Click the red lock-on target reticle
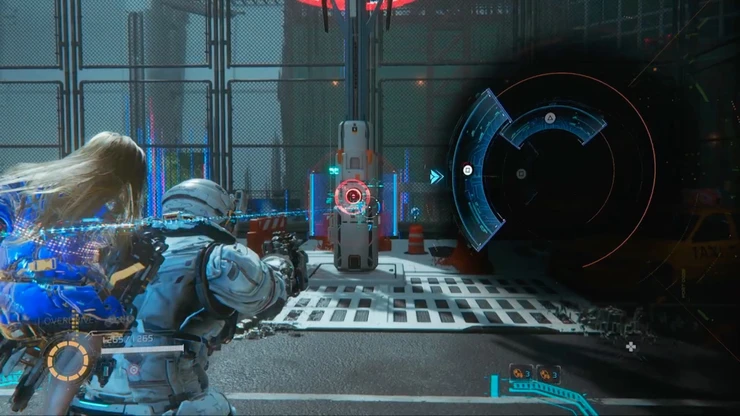740x416 pixels. [351, 194]
